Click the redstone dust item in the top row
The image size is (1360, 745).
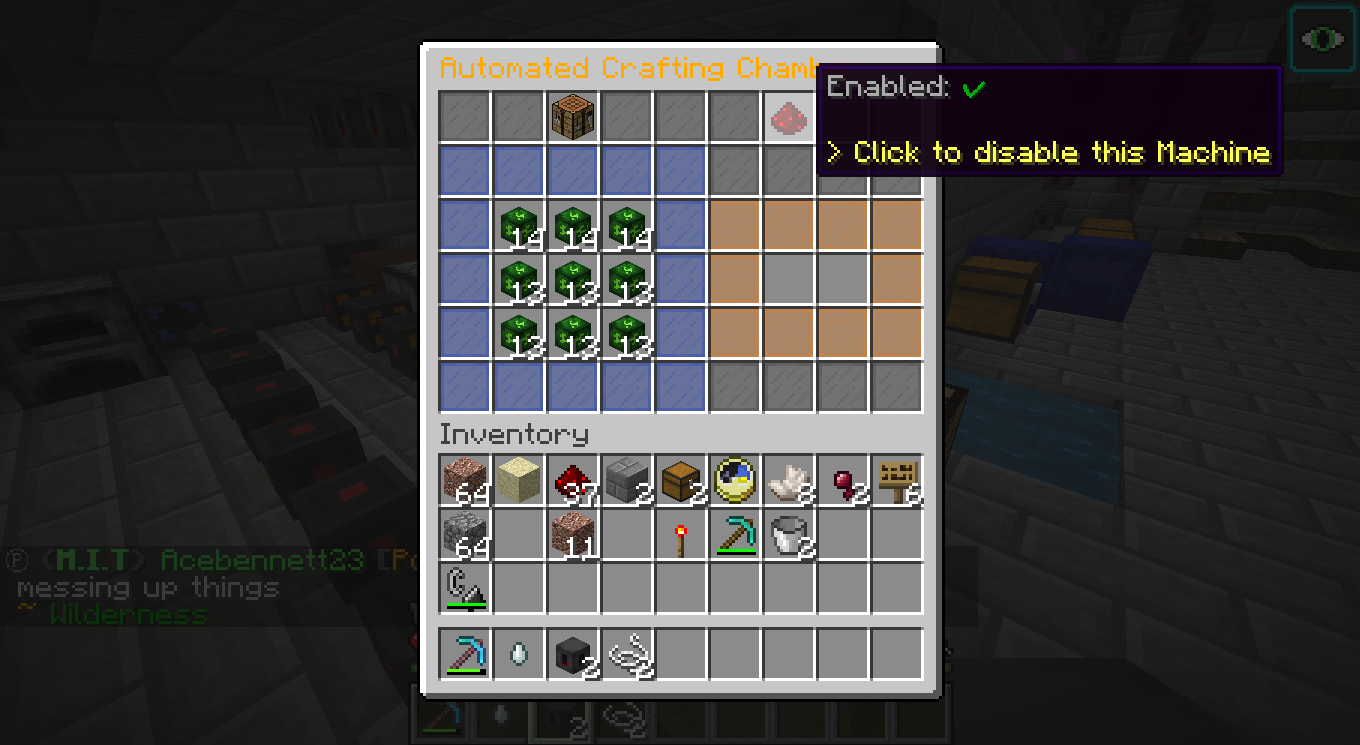(x=789, y=115)
